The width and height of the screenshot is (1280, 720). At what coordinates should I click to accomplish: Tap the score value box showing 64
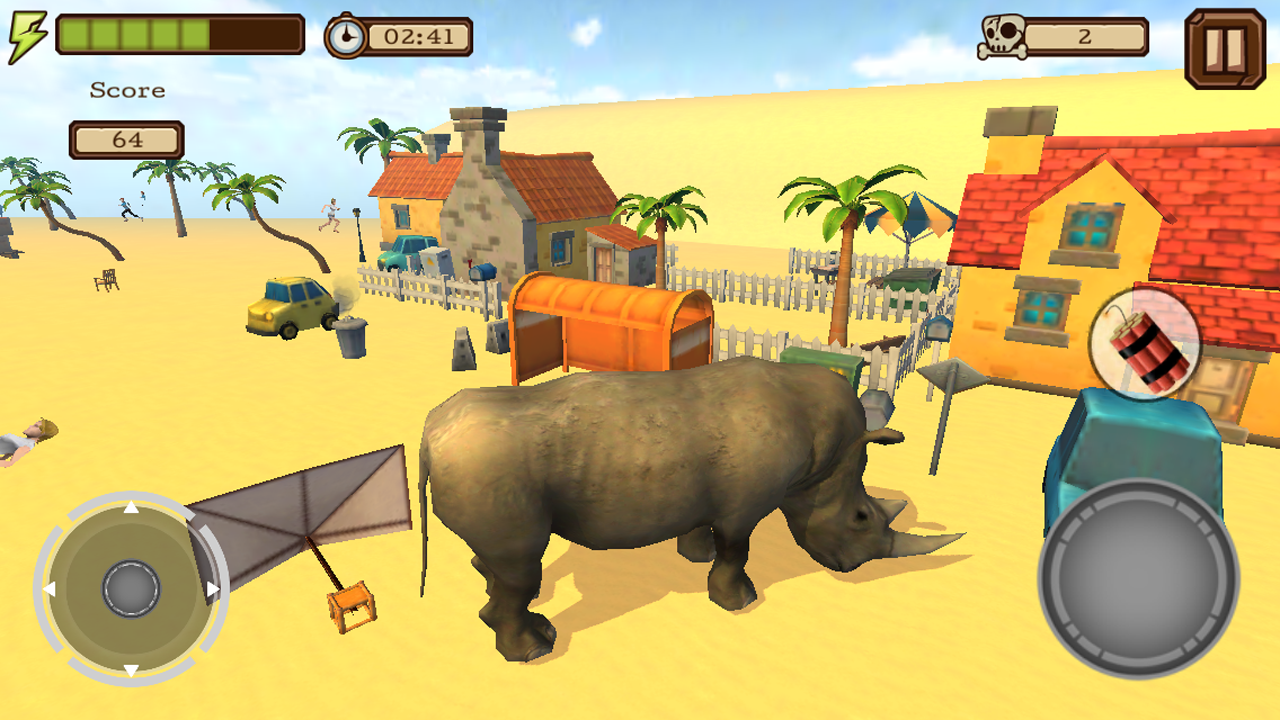click(126, 139)
